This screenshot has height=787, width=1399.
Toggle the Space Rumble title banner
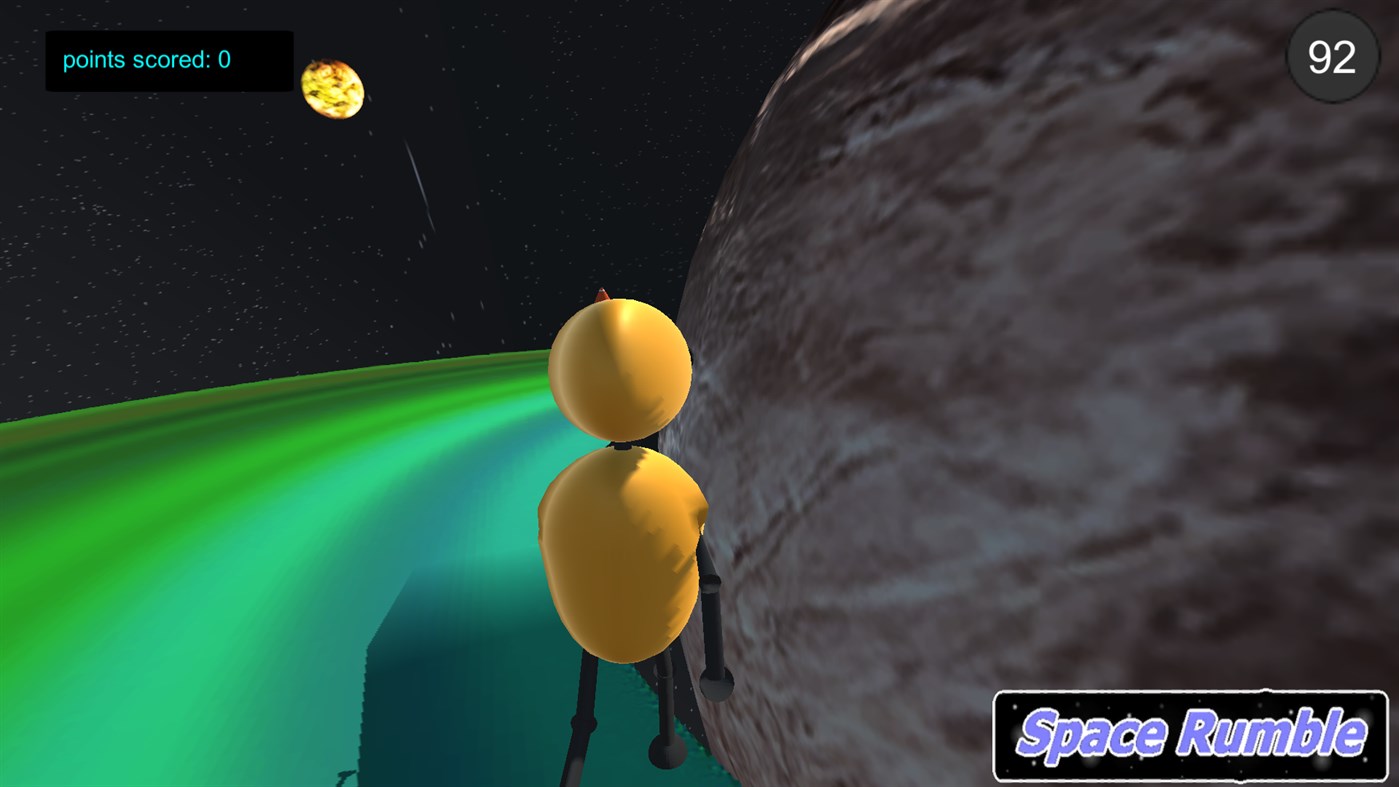pyautogui.click(x=1190, y=733)
